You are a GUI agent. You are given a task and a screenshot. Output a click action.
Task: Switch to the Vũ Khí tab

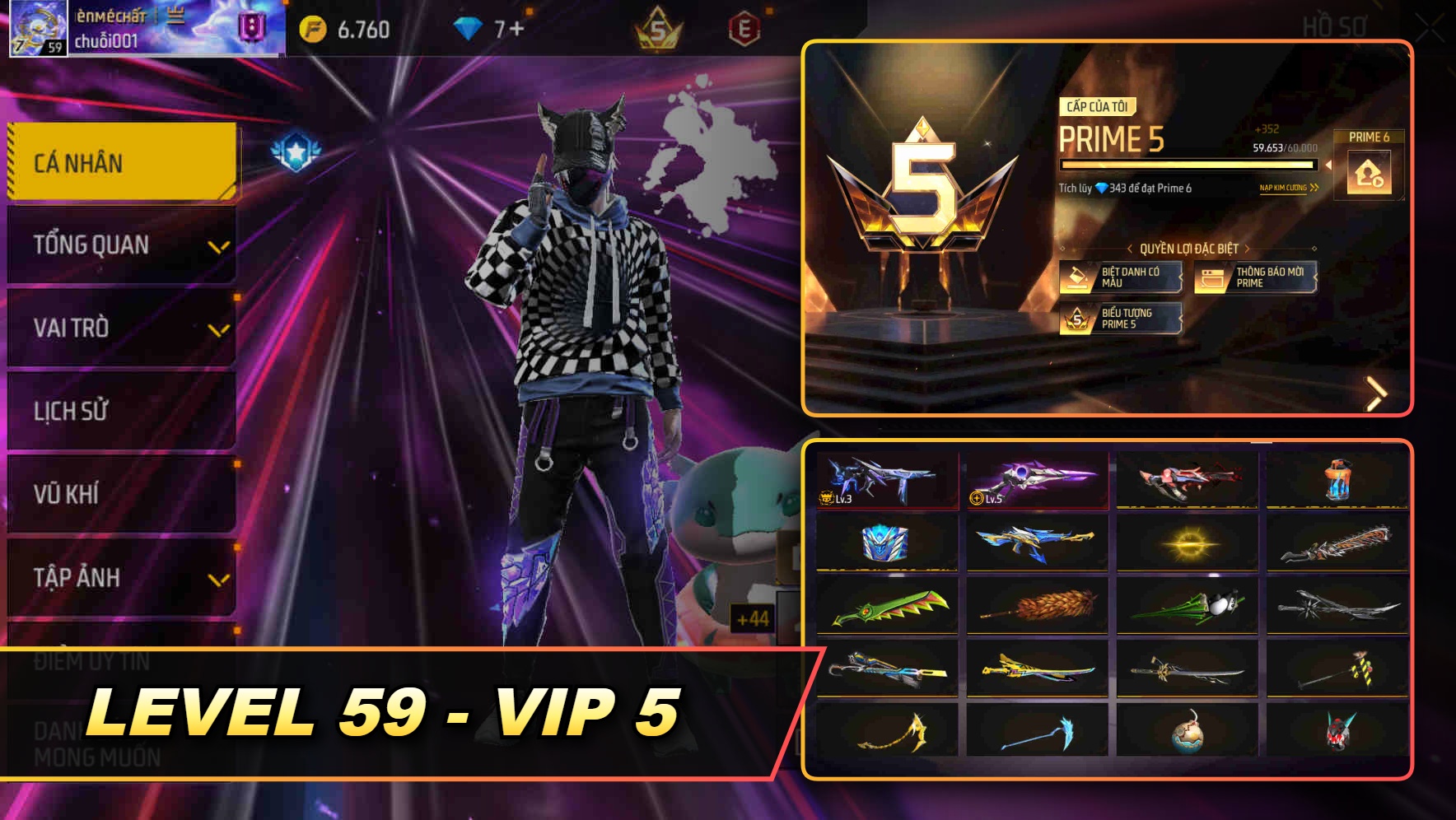119,494
